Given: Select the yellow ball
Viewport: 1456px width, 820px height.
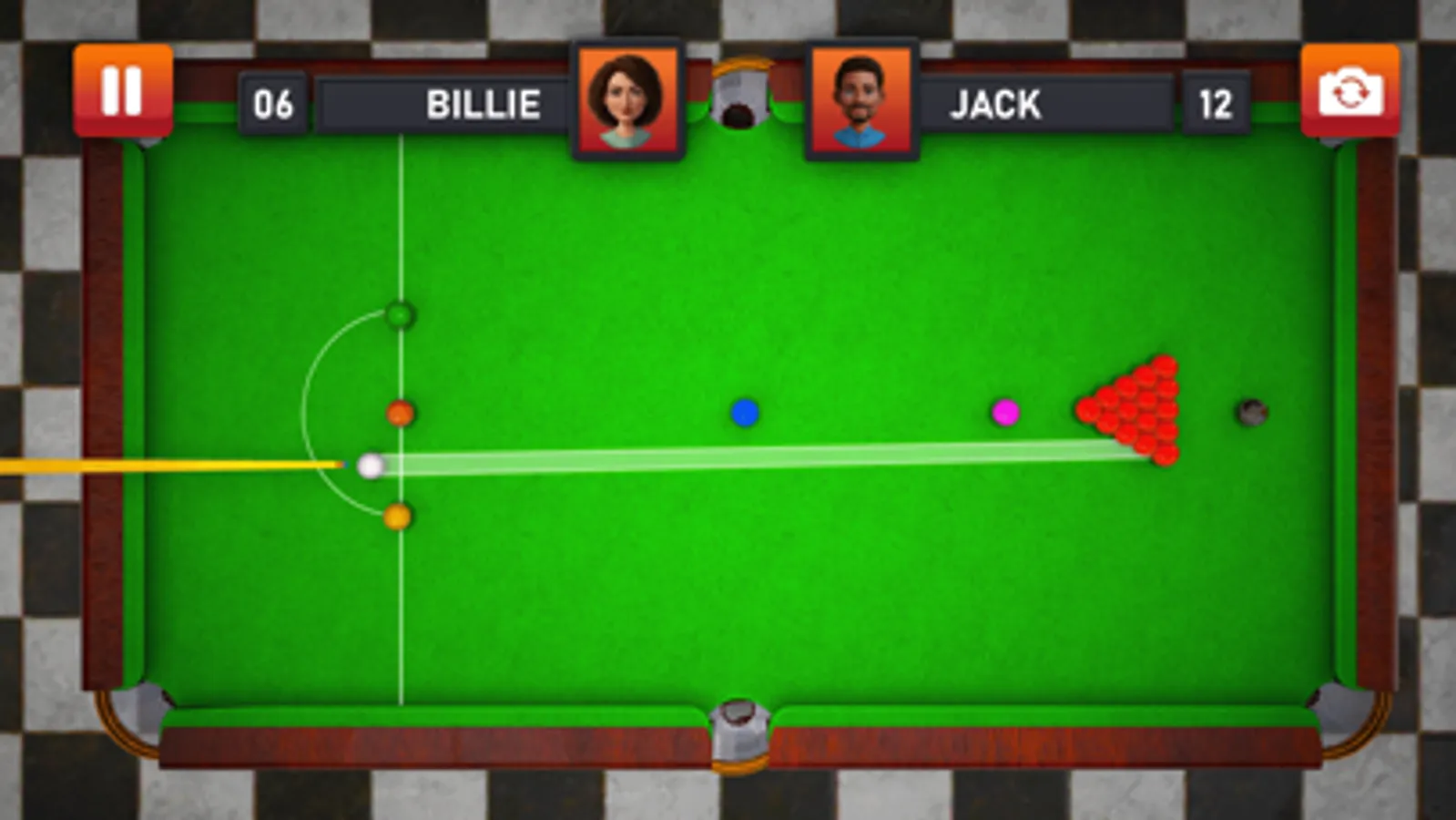Looking at the screenshot, I should tap(398, 515).
